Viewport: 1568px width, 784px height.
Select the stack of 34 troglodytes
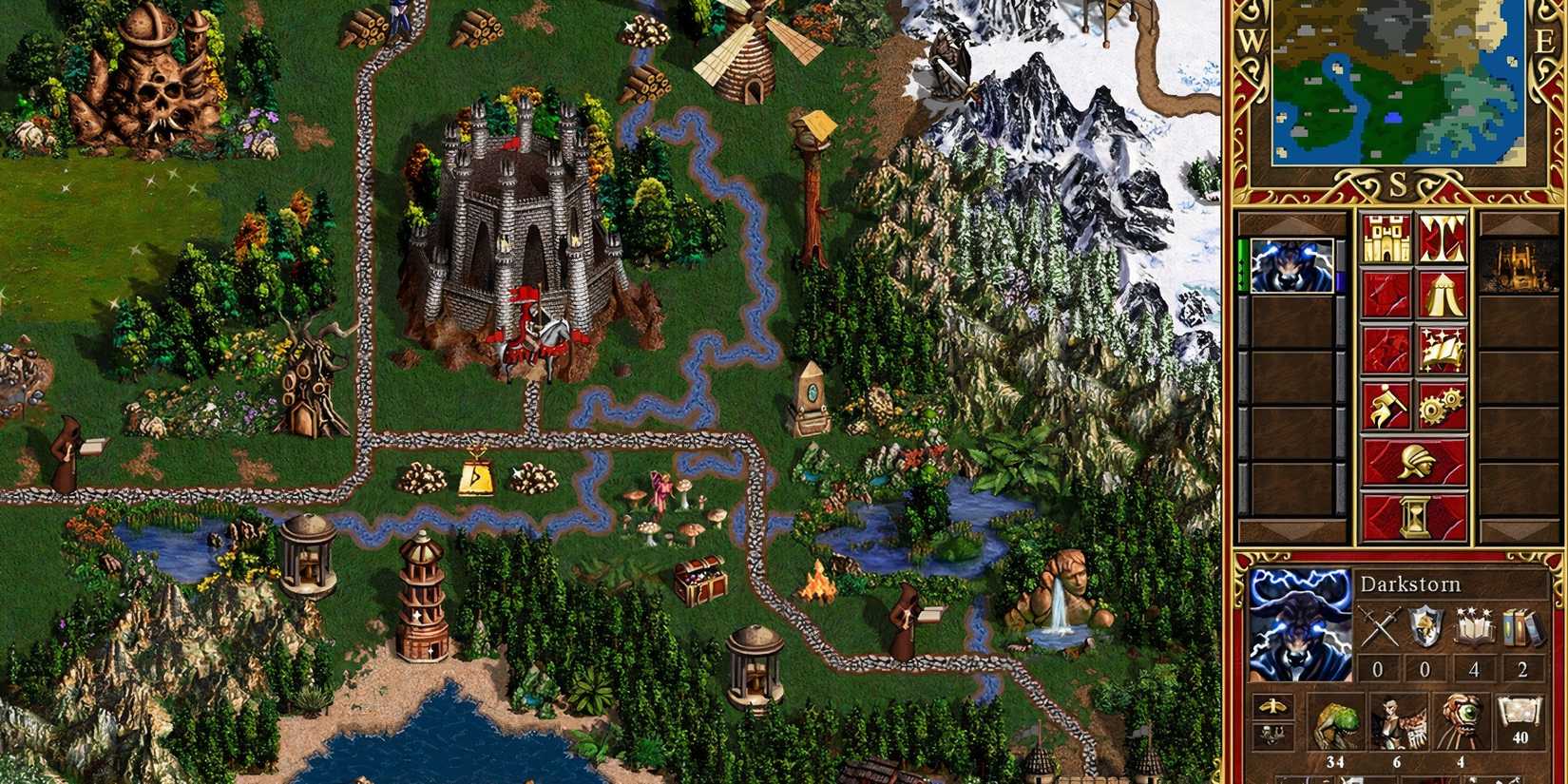[x=1337, y=720]
